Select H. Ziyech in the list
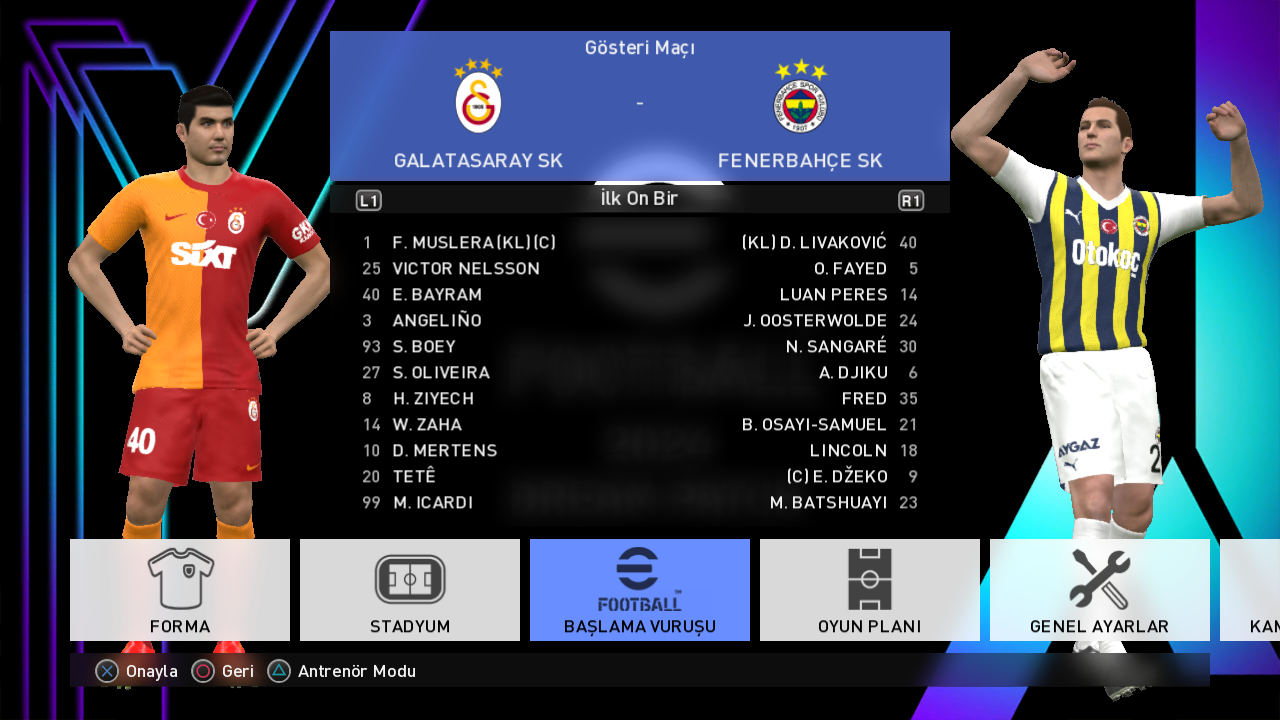 433,399
